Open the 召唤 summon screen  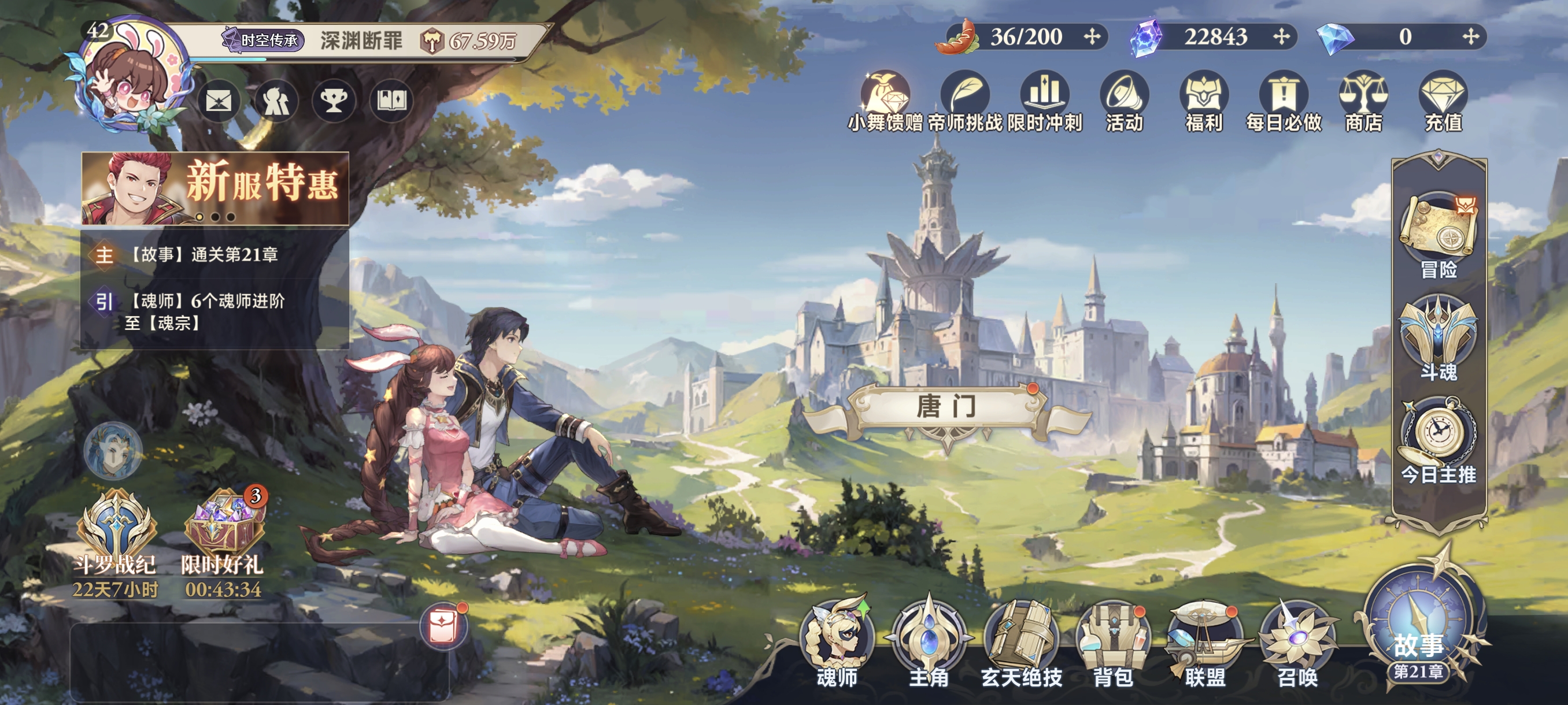(1297, 644)
